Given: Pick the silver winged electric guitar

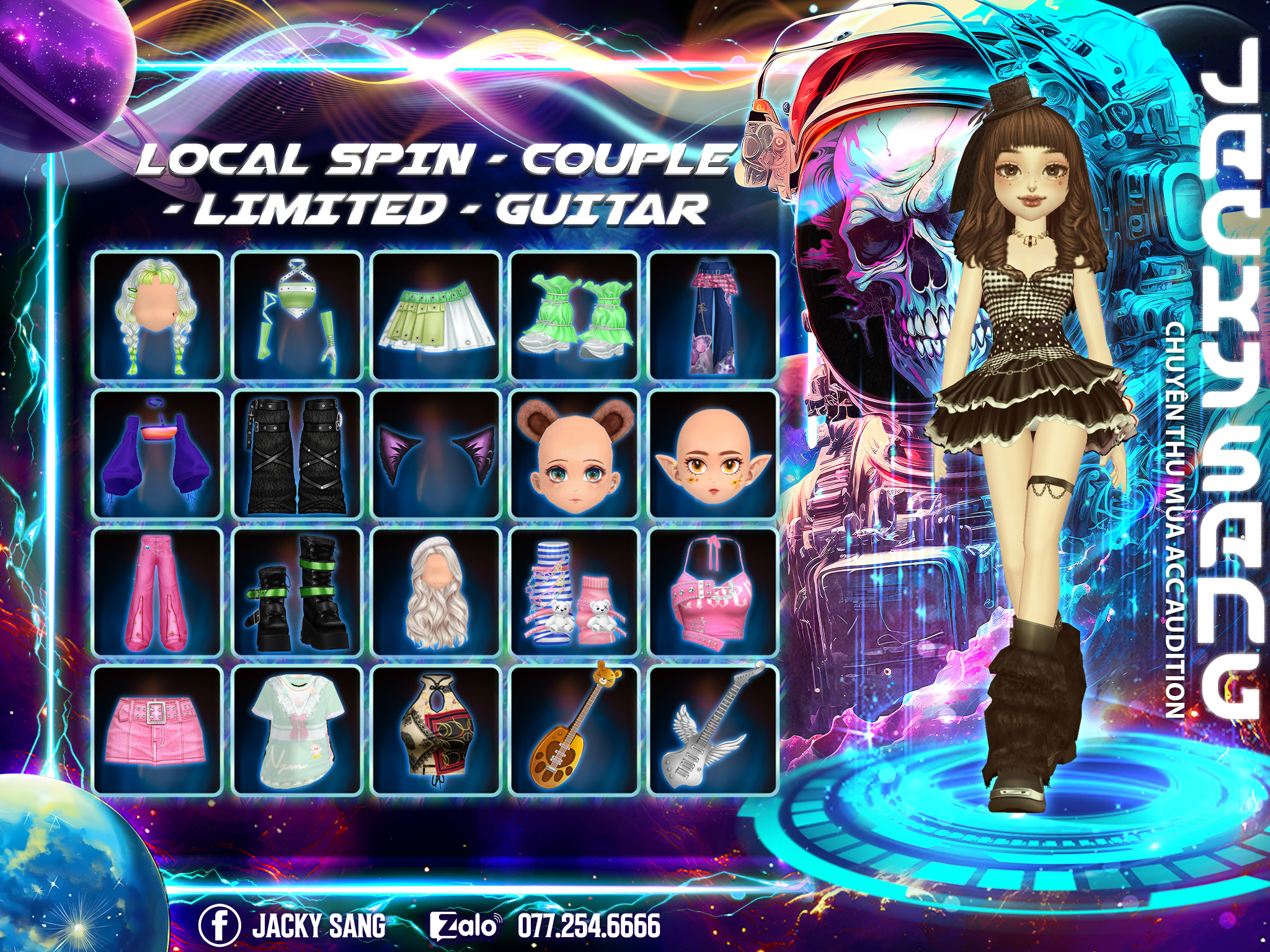Looking at the screenshot, I should [714, 729].
